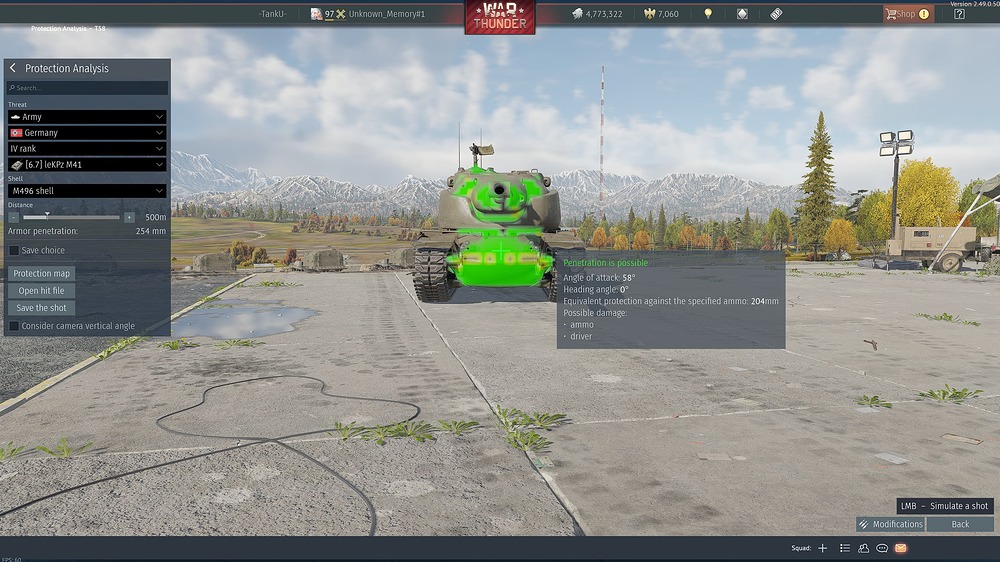Screen dimensions: 1000x562
Task: Open the leKPz M41 vehicle dropdown
Action: [x=87, y=165]
